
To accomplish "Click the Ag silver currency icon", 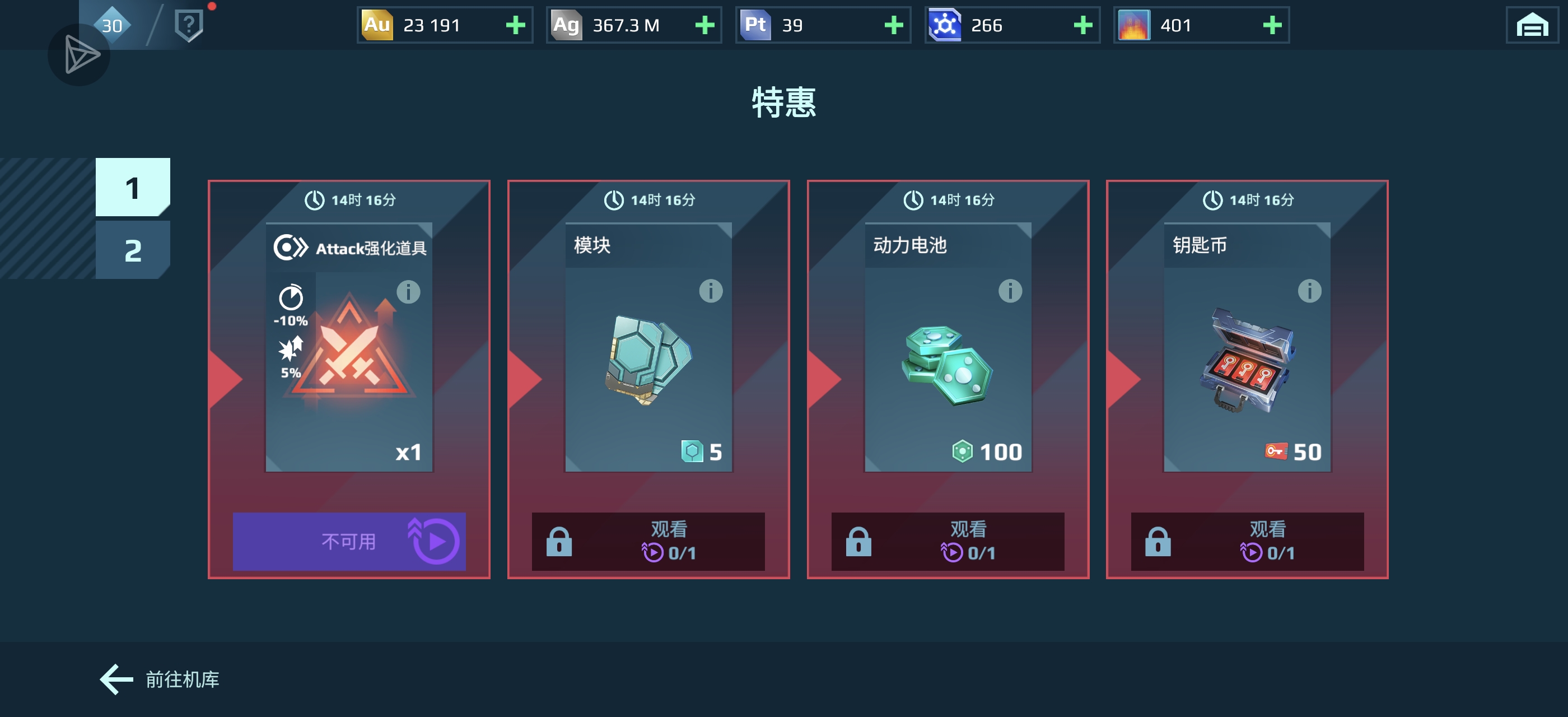I will pos(567,25).
